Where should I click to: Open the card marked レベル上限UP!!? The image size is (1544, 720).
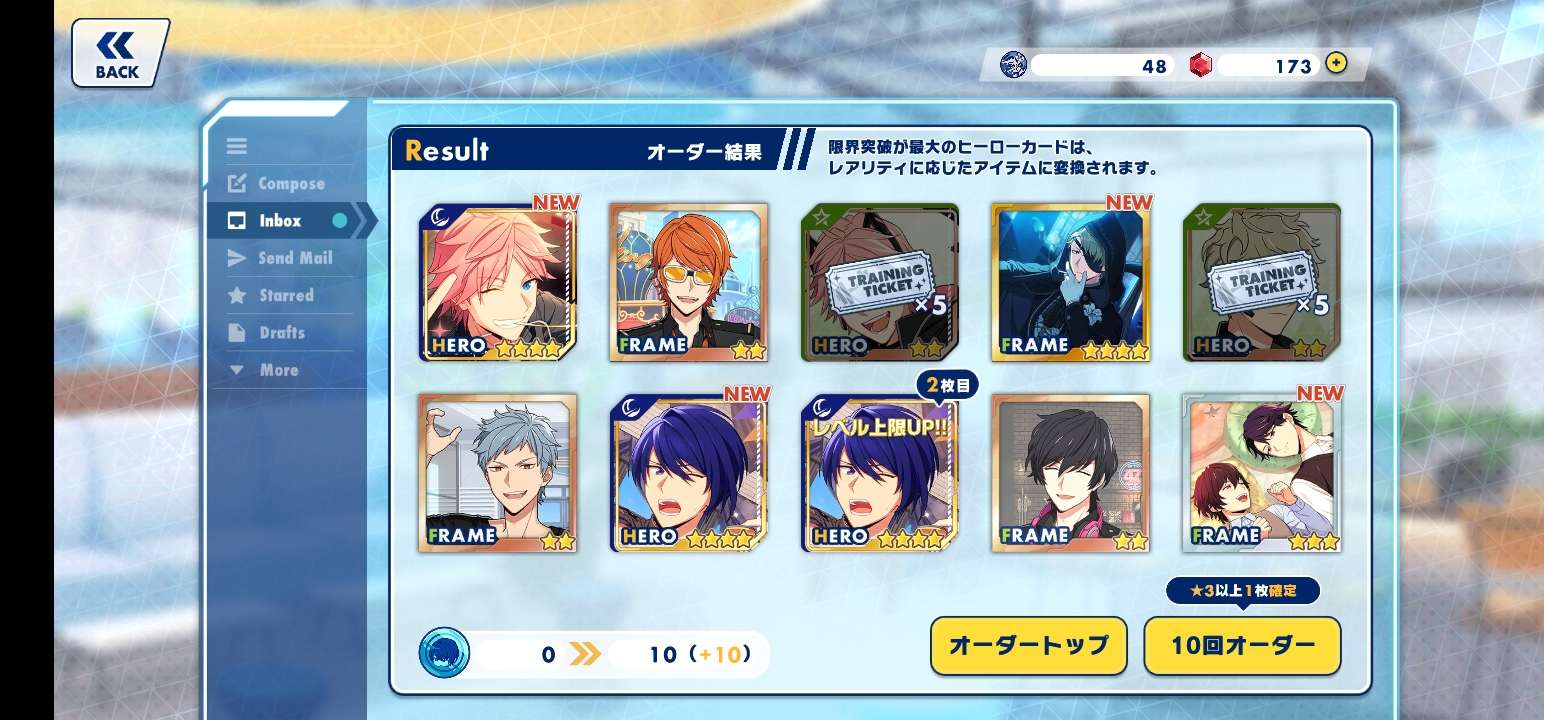[x=880, y=473]
